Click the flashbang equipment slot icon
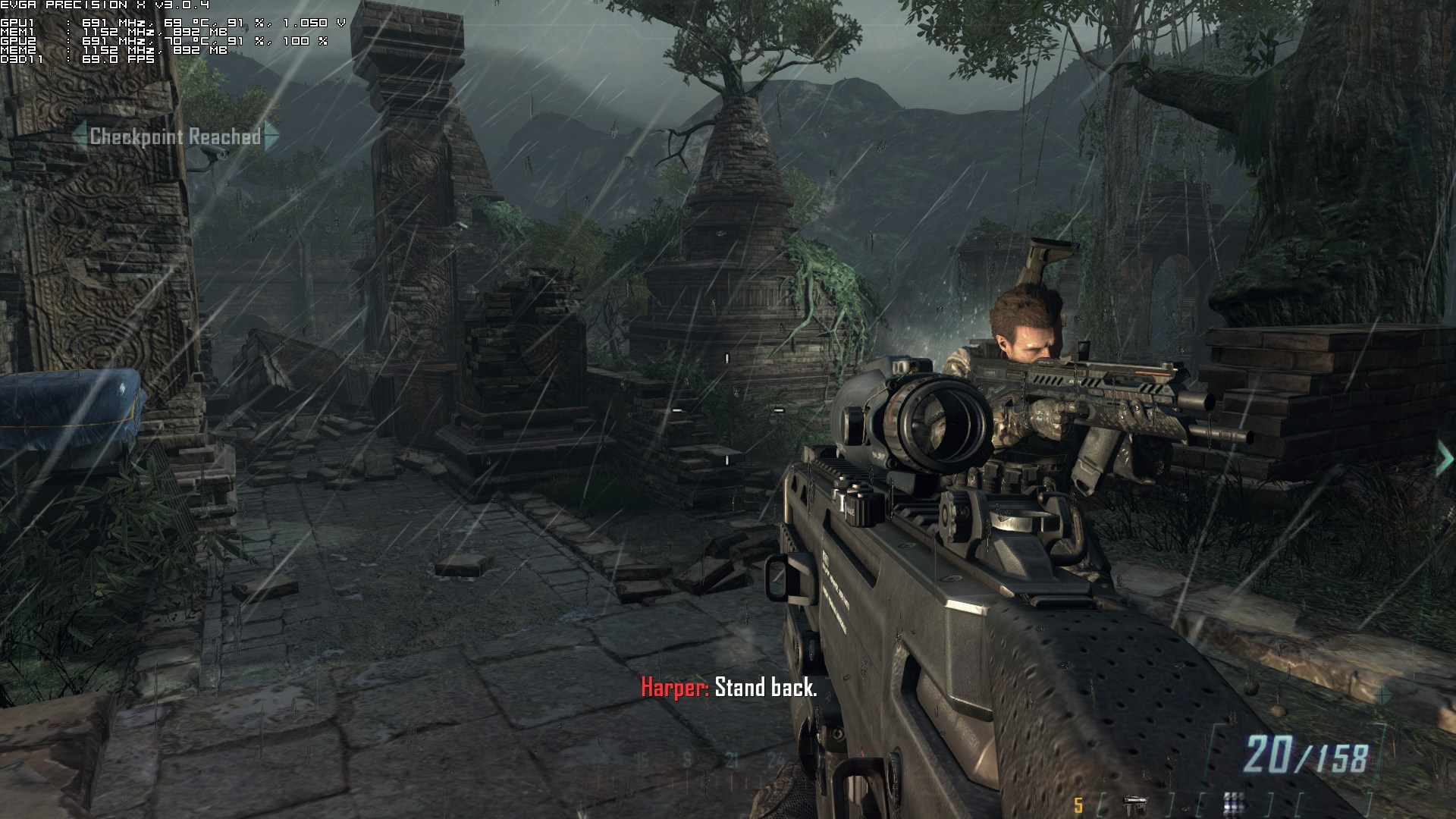The image size is (1456, 819). click(1233, 802)
